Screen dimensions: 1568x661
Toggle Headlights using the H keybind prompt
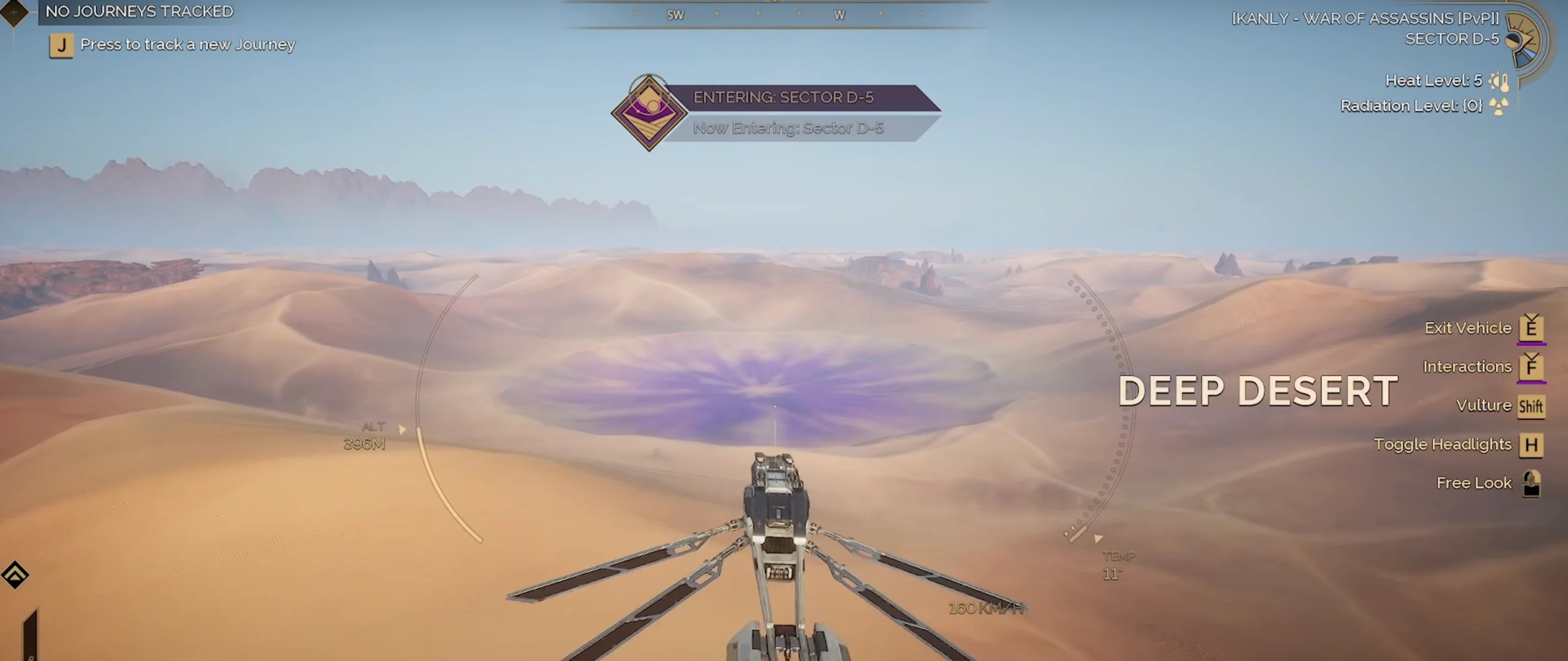[1532, 445]
